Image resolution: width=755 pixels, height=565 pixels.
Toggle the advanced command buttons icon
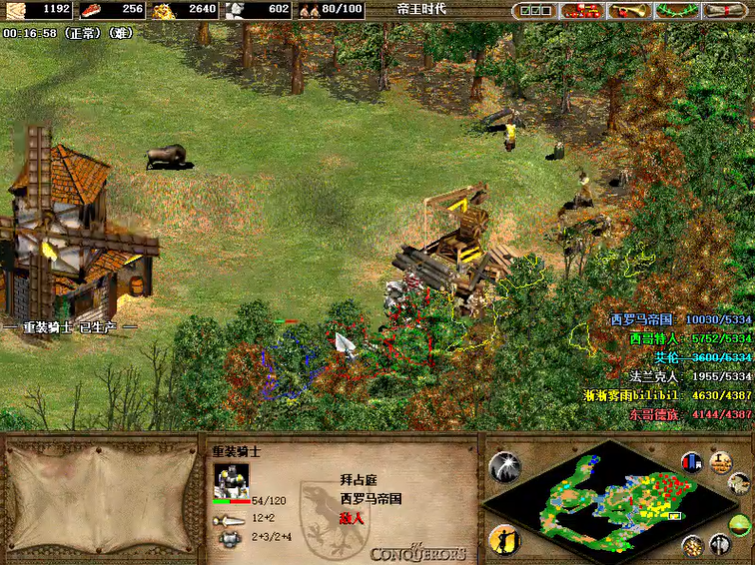720,463
